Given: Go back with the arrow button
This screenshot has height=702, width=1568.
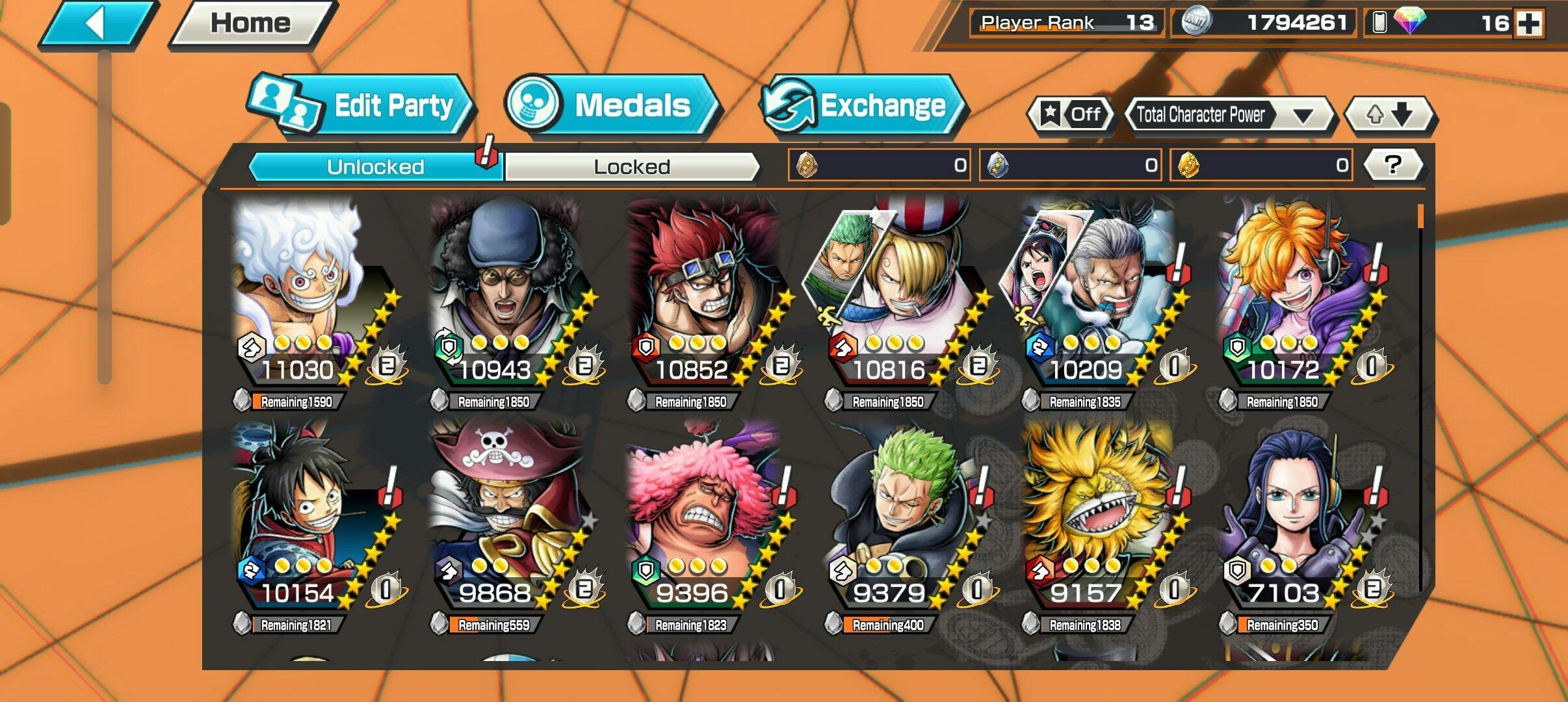Looking at the screenshot, I should pyautogui.click(x=98, y=24).
